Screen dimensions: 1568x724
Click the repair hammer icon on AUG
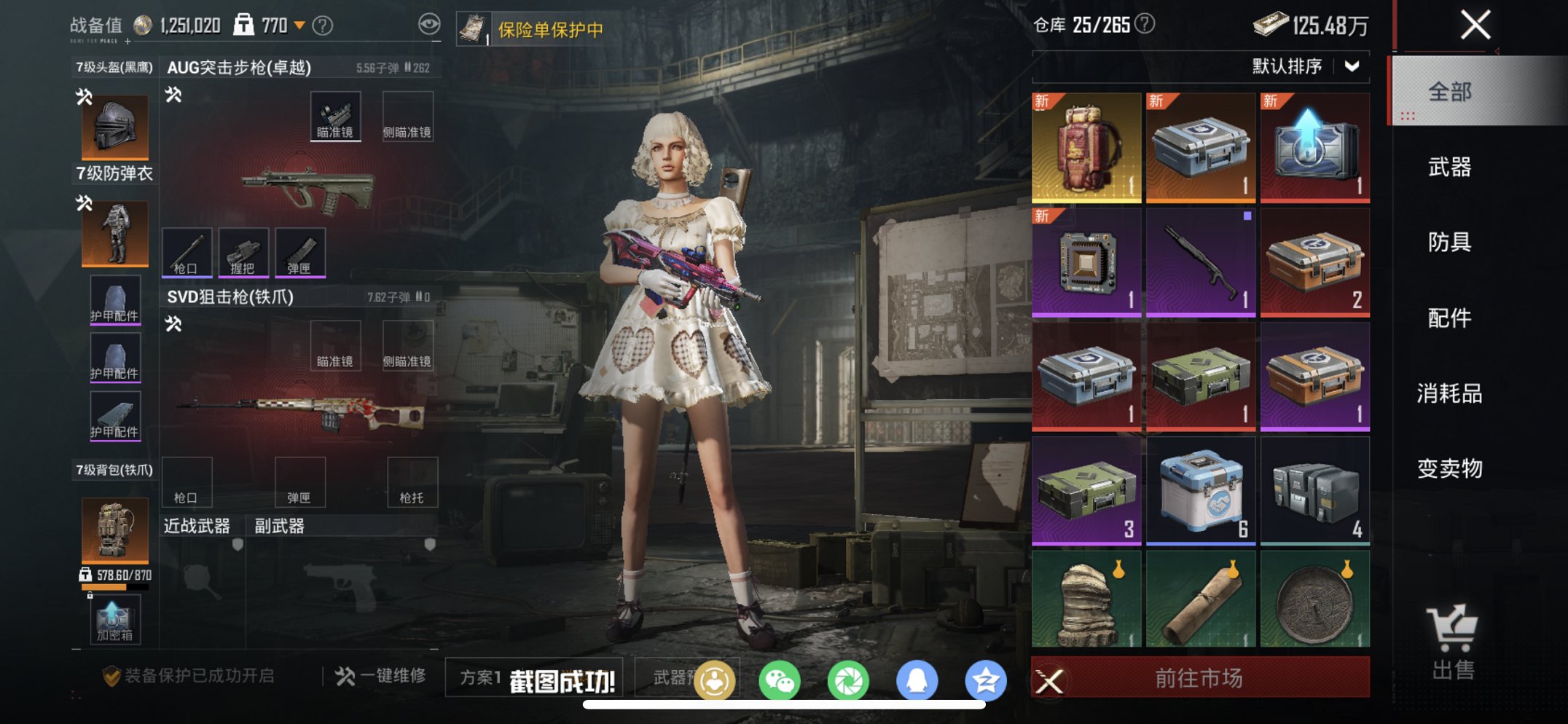(173, 94)
